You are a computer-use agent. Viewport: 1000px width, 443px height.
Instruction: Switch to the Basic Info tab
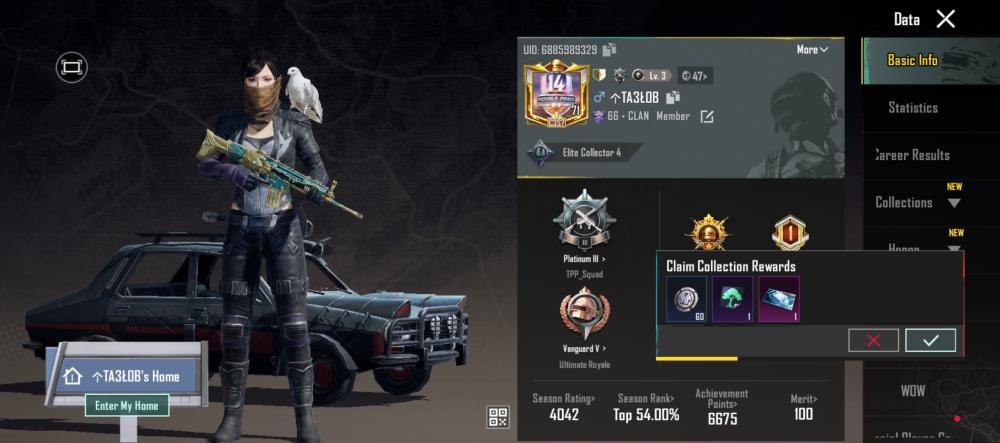[913, 60]
